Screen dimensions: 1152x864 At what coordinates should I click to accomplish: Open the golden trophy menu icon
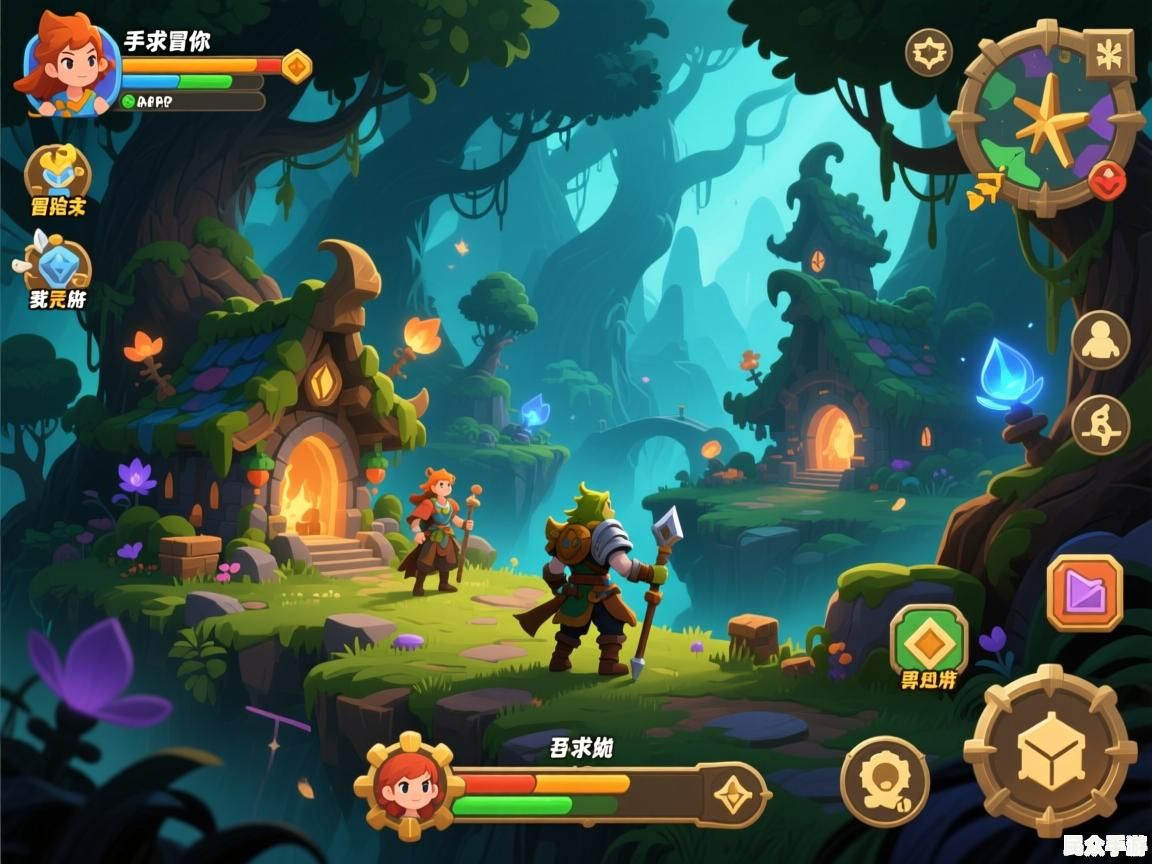[57, 173]
